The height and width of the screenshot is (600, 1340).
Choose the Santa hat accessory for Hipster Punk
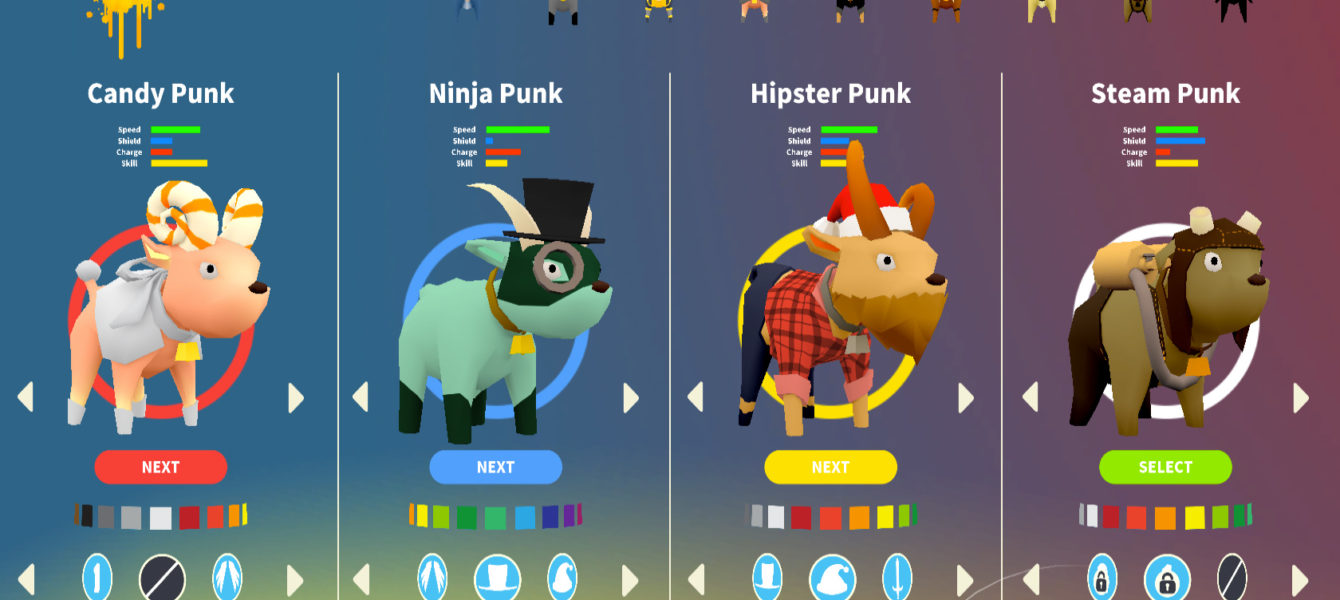tap(832, 579)
